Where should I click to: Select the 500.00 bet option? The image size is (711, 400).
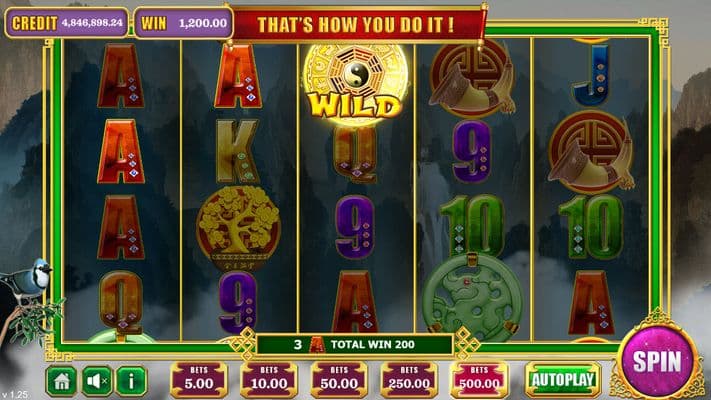(x=479, y=380)
